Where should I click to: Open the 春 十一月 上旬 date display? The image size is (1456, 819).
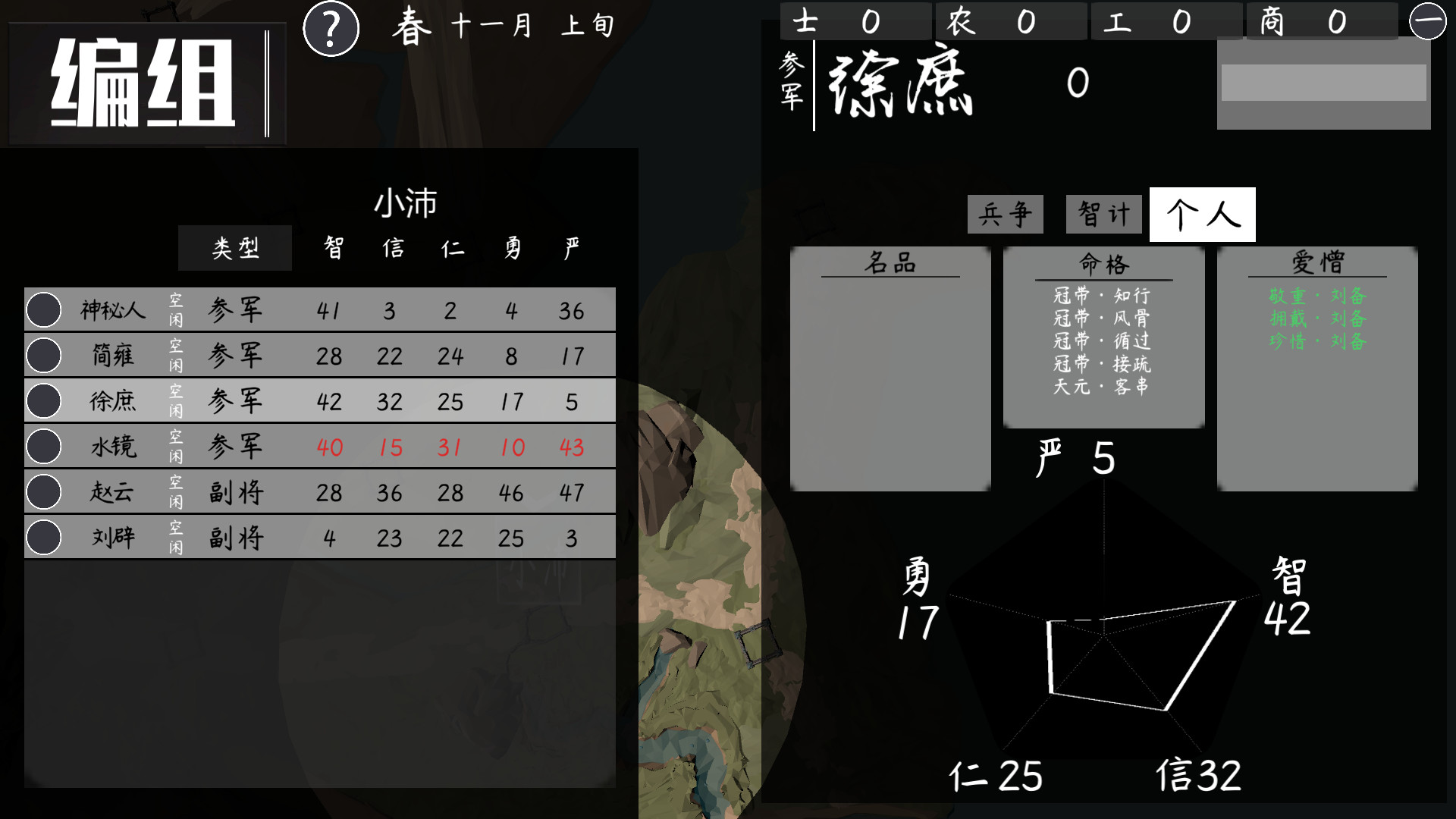[500, 27]
